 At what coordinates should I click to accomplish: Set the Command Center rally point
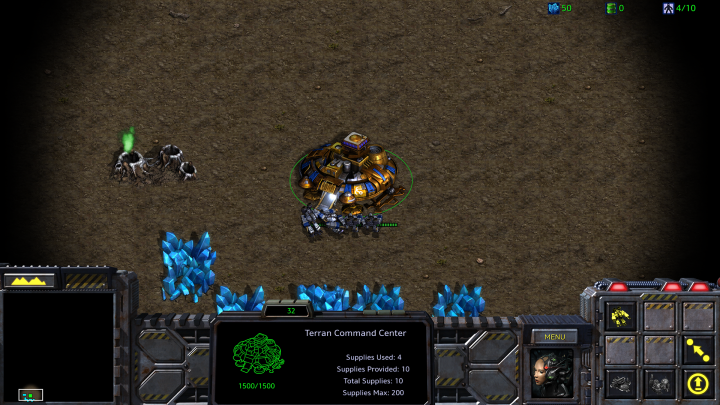(x=697, y=349)
